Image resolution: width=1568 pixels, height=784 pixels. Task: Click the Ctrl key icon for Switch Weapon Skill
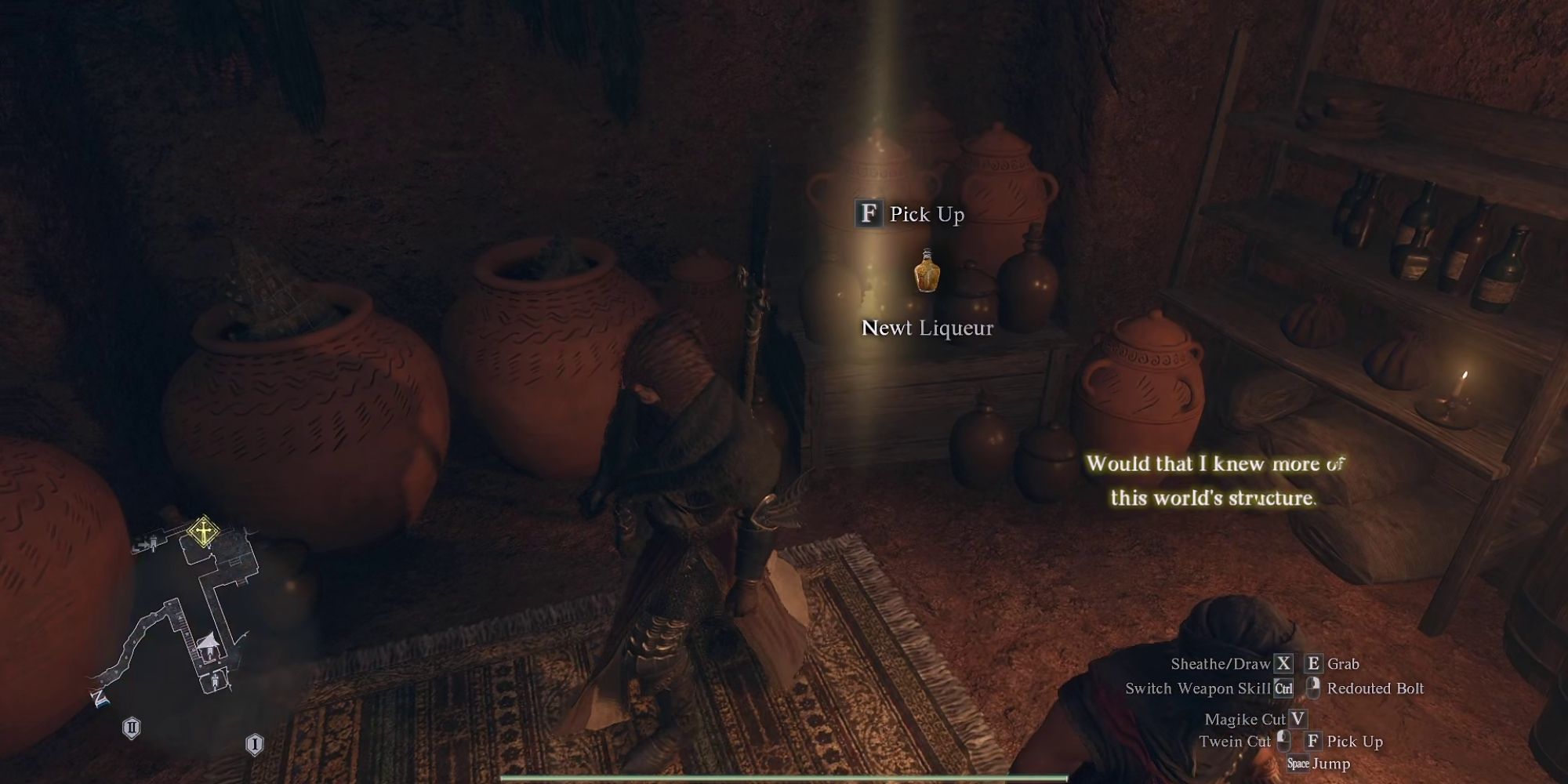[1283, 688]
